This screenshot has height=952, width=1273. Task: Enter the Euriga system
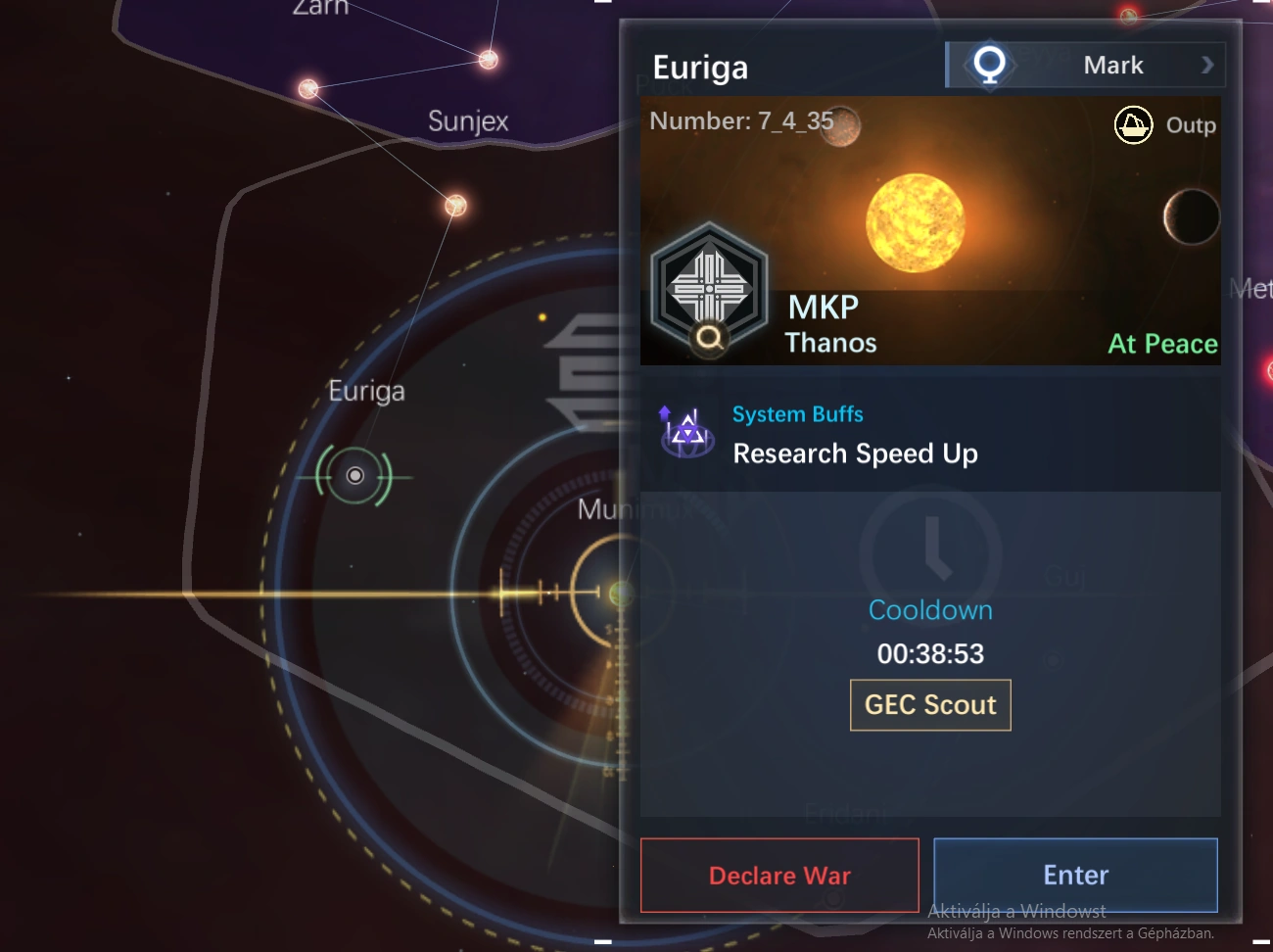tap(1075, 876)
